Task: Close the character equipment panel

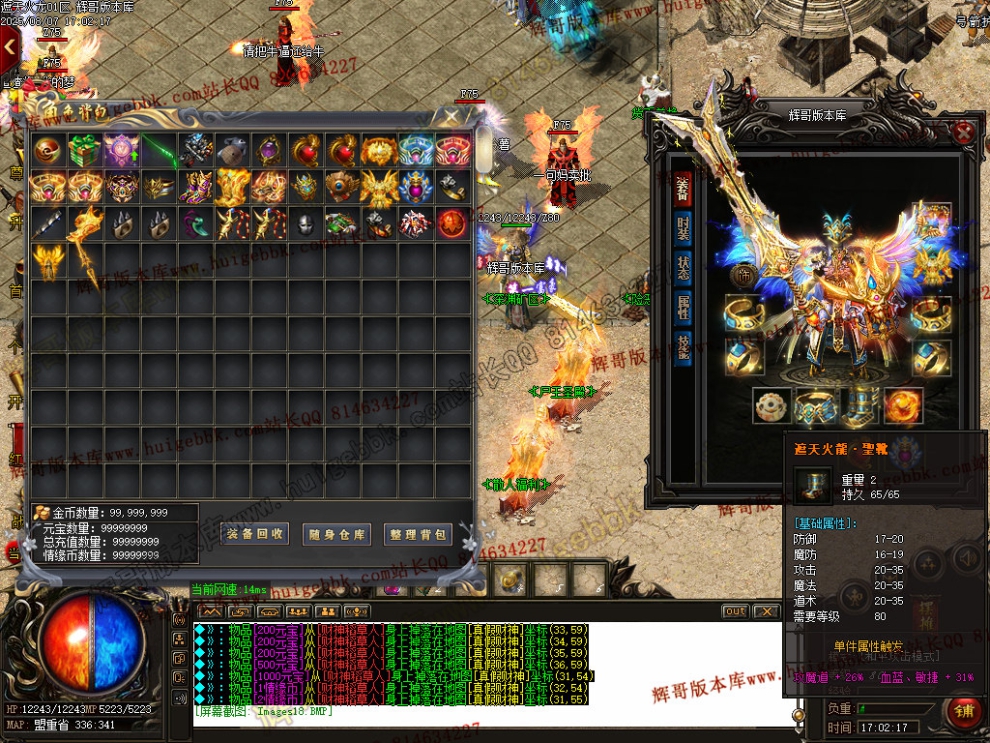Action: click(x=962, y=133)
